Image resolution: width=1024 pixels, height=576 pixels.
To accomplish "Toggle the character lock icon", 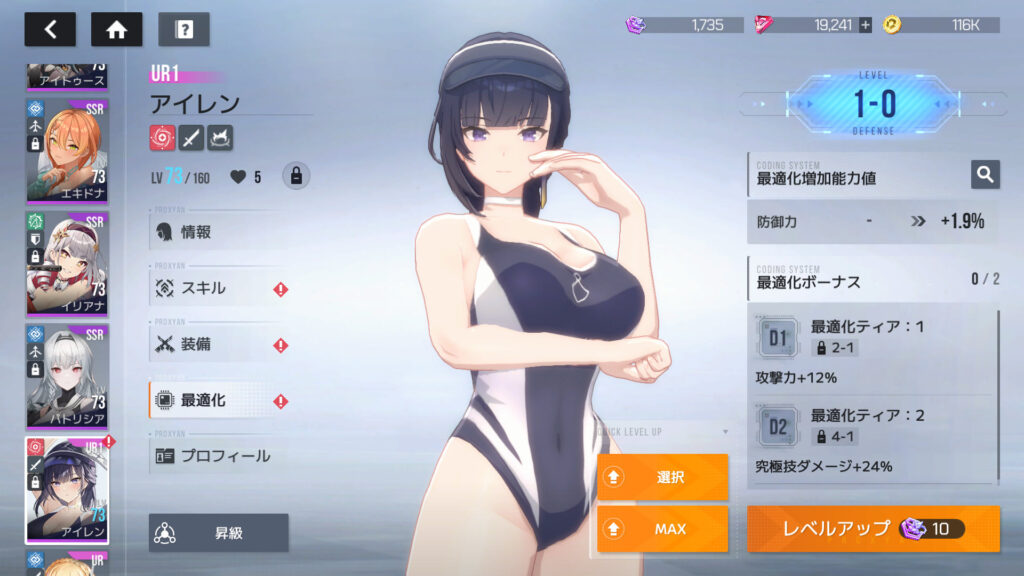I will [x=295, y=176].
